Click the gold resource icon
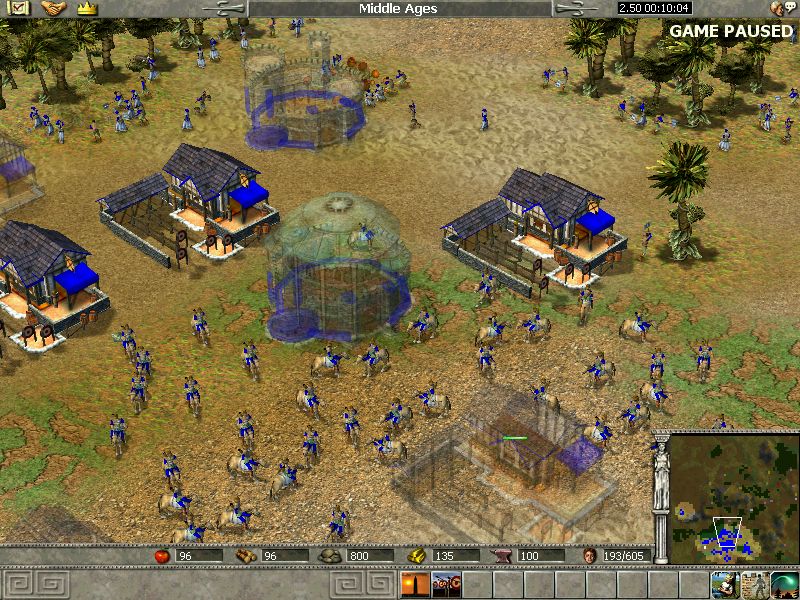The width and height of the screenshot is (800, 600). (417, 555)
